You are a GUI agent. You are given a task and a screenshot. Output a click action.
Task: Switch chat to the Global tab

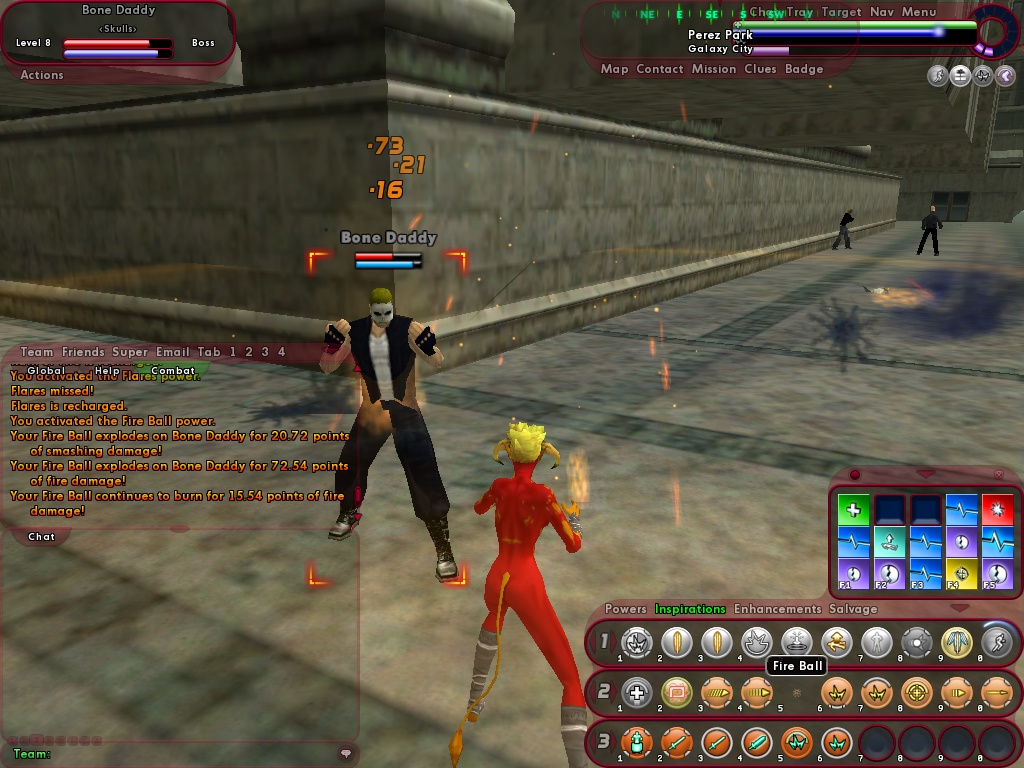[46, 371]
